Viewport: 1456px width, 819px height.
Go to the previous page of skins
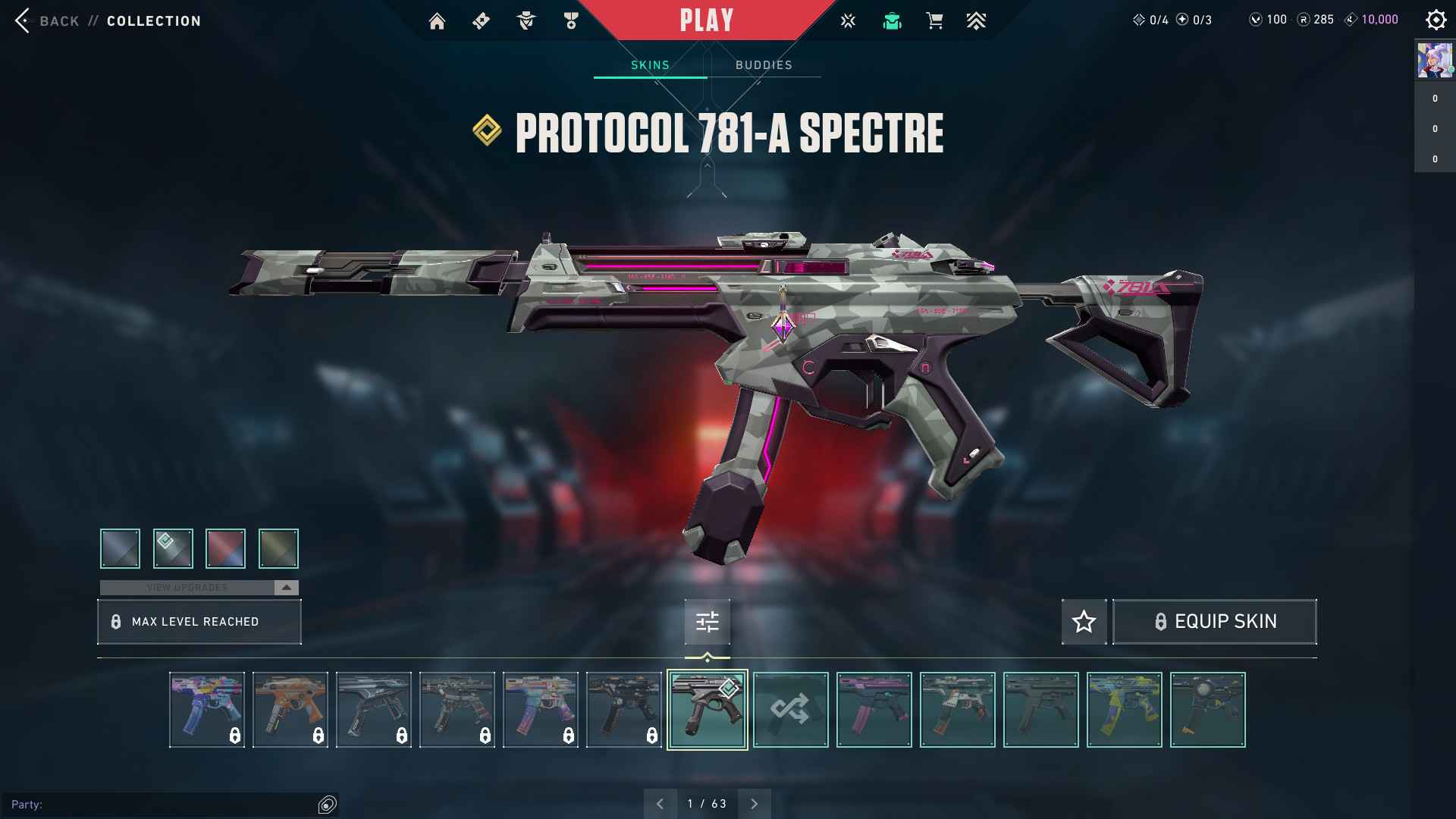click(660, 804)
